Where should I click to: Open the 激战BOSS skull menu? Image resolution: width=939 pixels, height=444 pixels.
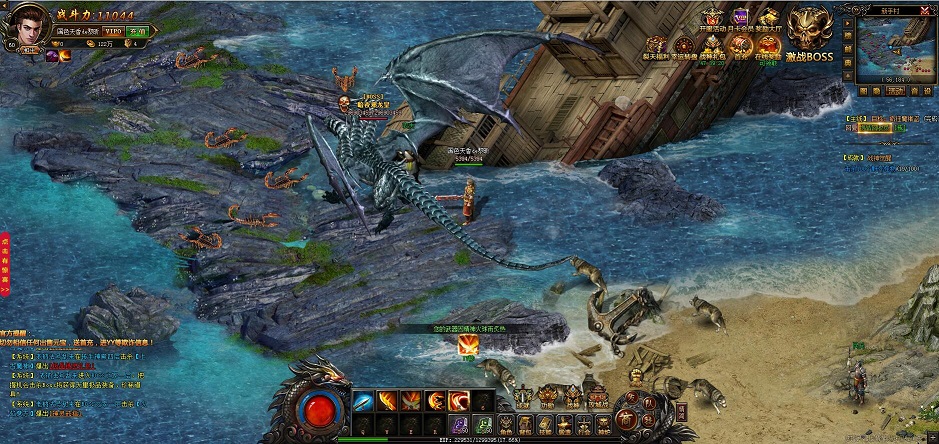point(809,34)
